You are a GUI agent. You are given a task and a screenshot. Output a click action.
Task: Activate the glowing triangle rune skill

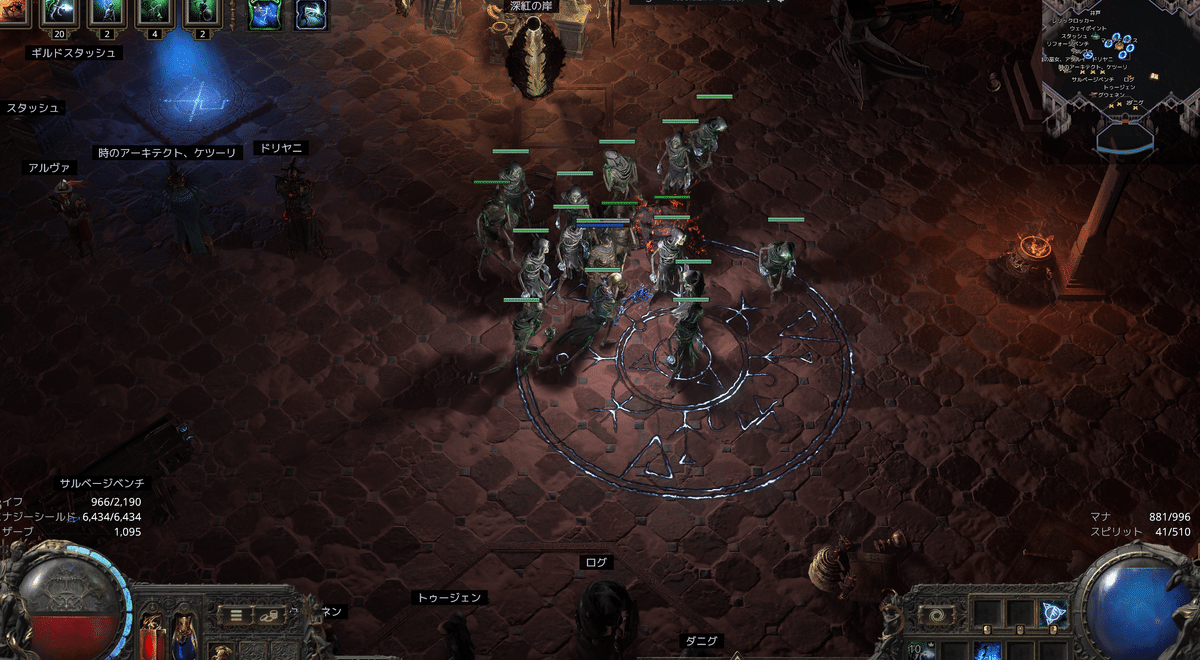click(x=1052, y=614)
